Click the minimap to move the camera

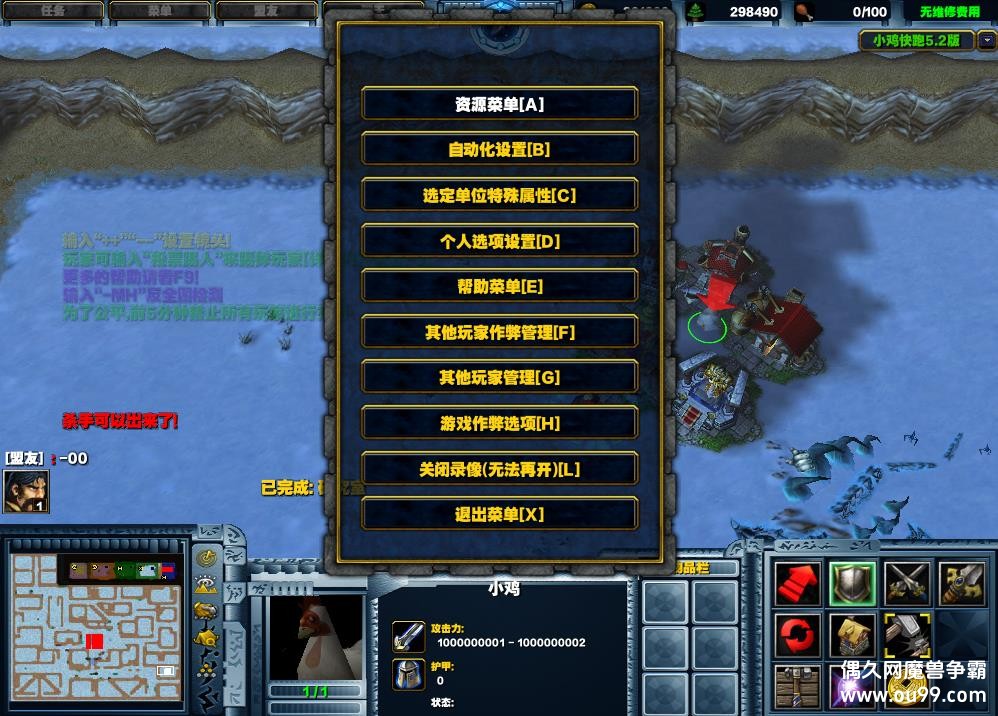pos(96,625)
